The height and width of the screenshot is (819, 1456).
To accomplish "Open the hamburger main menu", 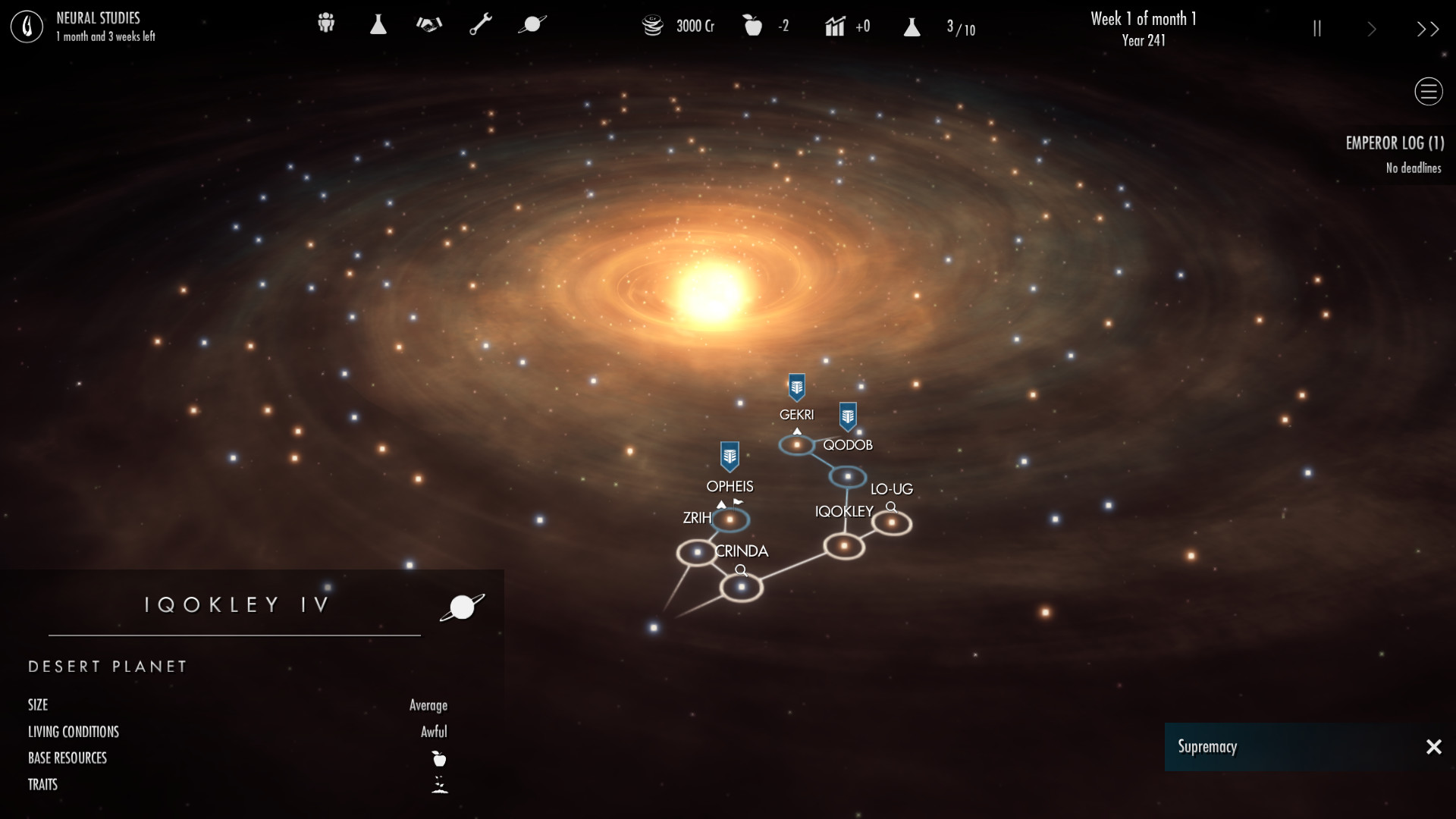I will click(1428, 92).
